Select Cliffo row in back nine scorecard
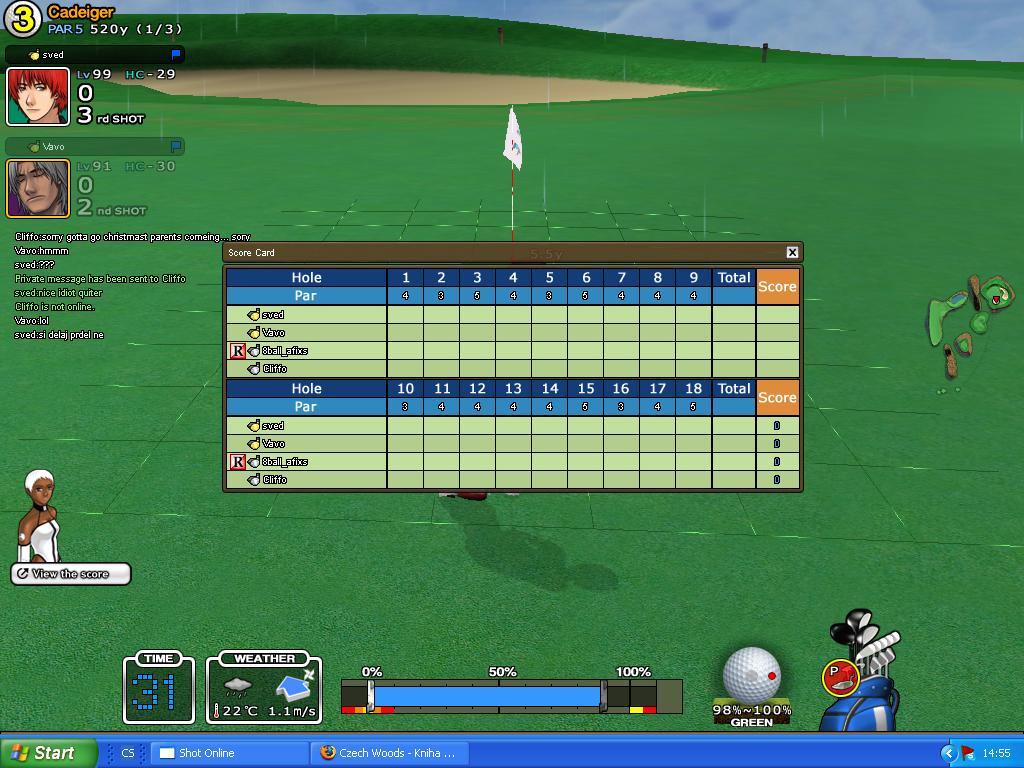This screenshot has height=768, width=1024. pos(275,480)
